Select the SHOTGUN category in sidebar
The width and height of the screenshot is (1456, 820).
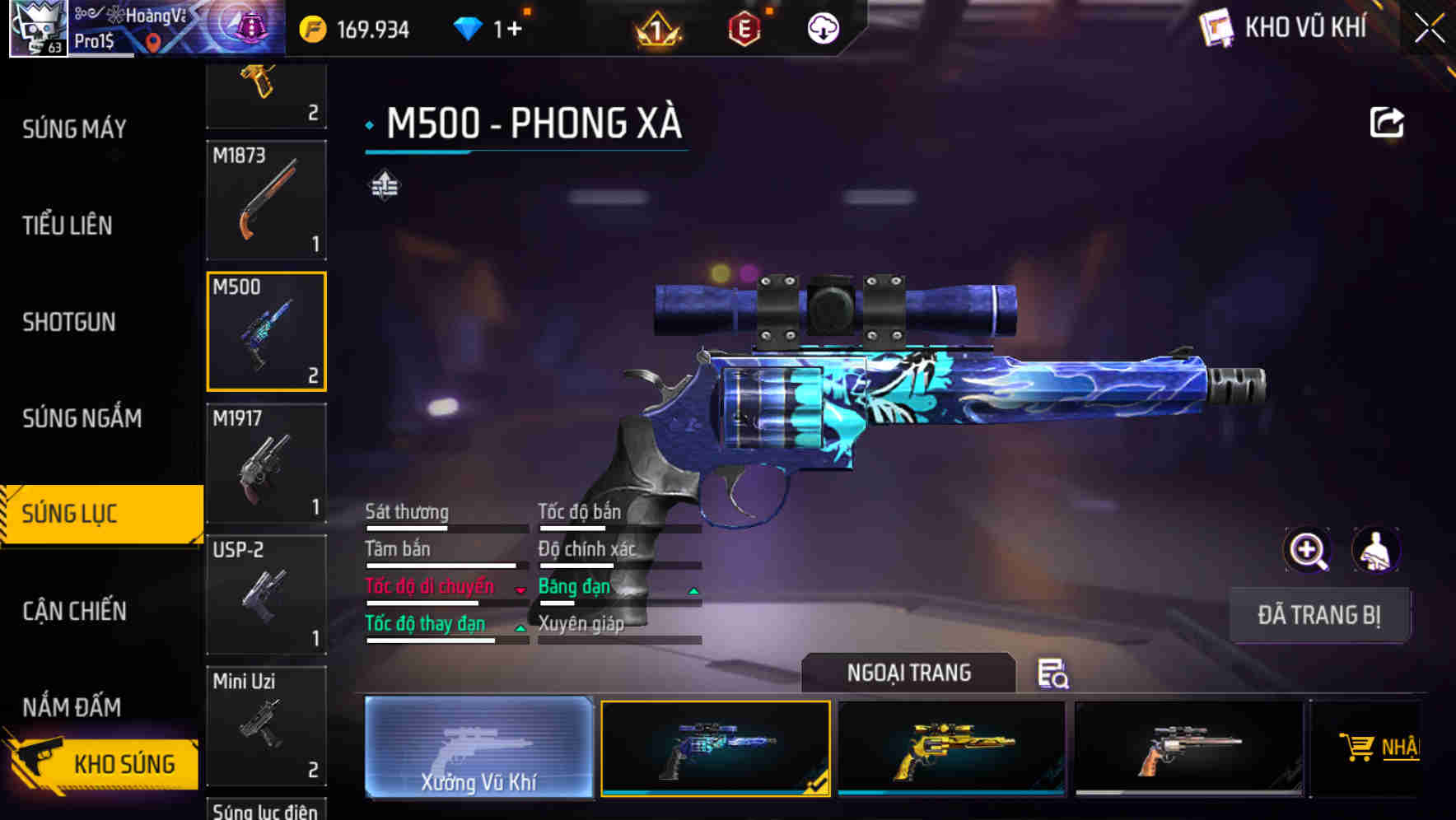69,322
